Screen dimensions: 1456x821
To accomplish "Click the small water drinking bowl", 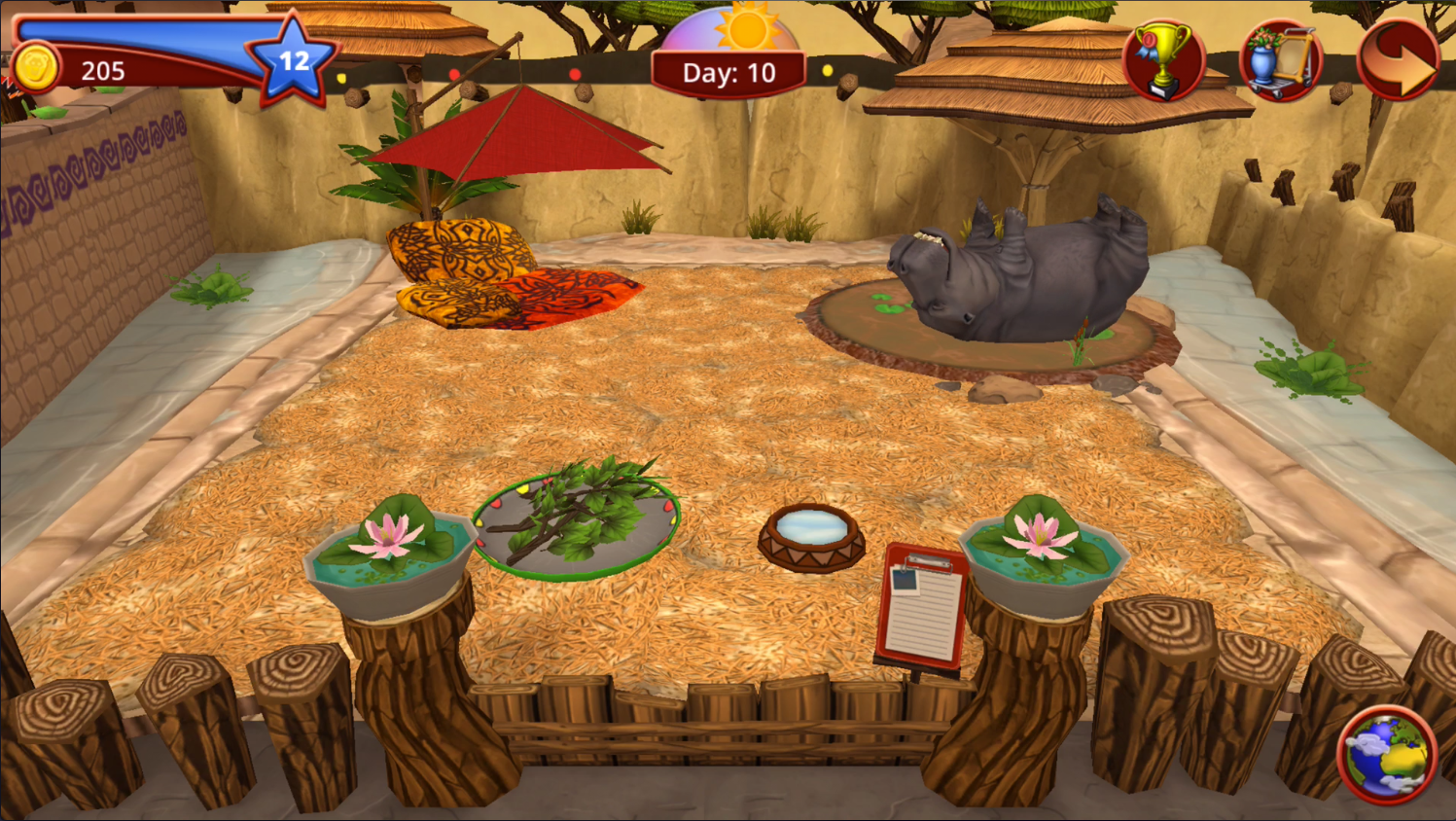I will [810, 535].
